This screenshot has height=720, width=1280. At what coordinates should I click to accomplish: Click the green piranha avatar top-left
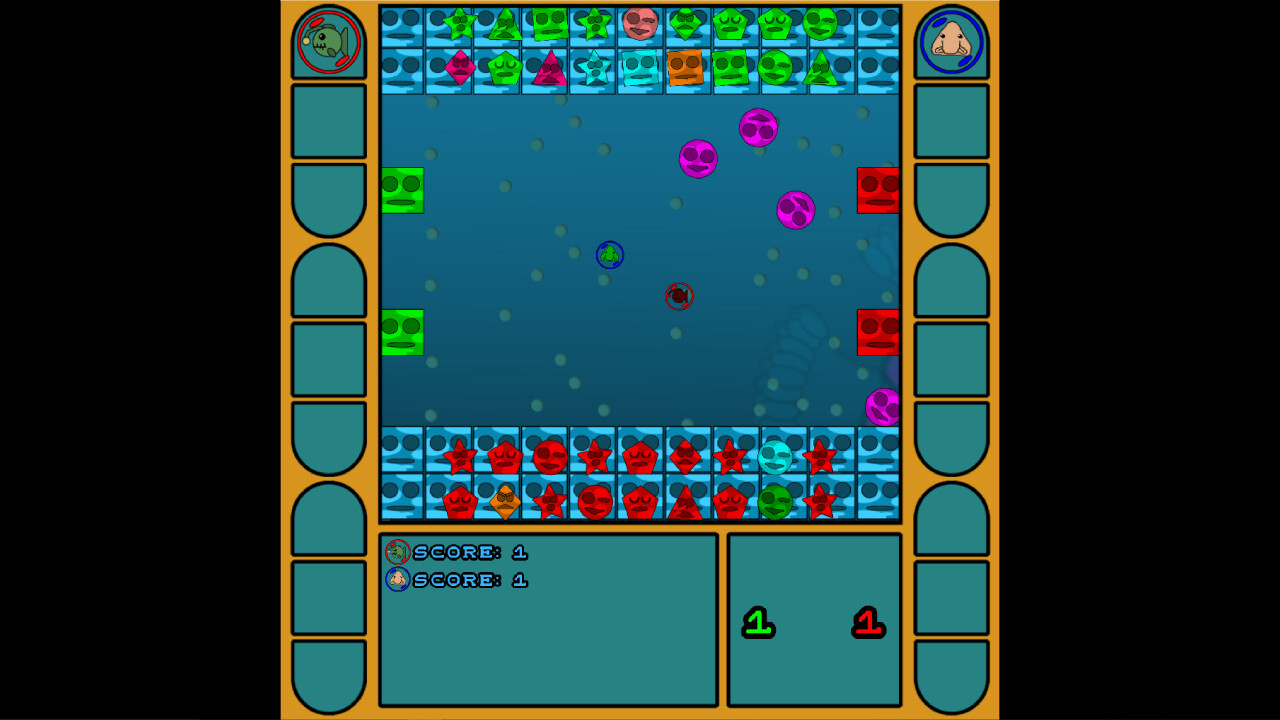click(x=327, y=43)
